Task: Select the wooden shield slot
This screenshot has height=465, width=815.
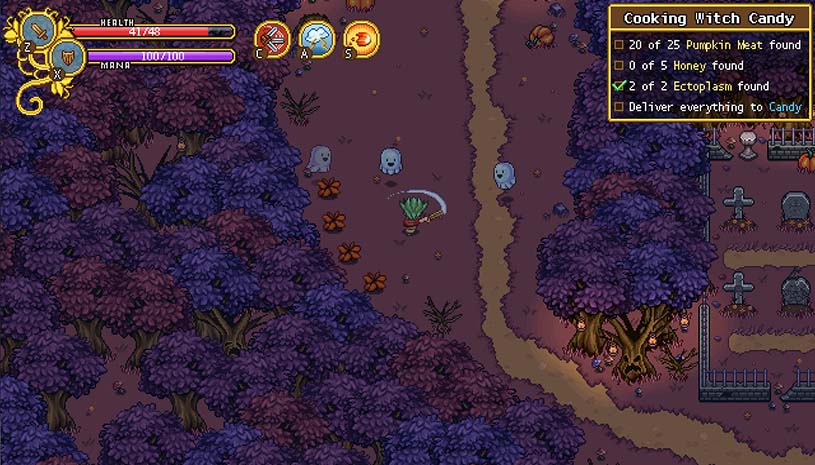Action: pos(65,56)
